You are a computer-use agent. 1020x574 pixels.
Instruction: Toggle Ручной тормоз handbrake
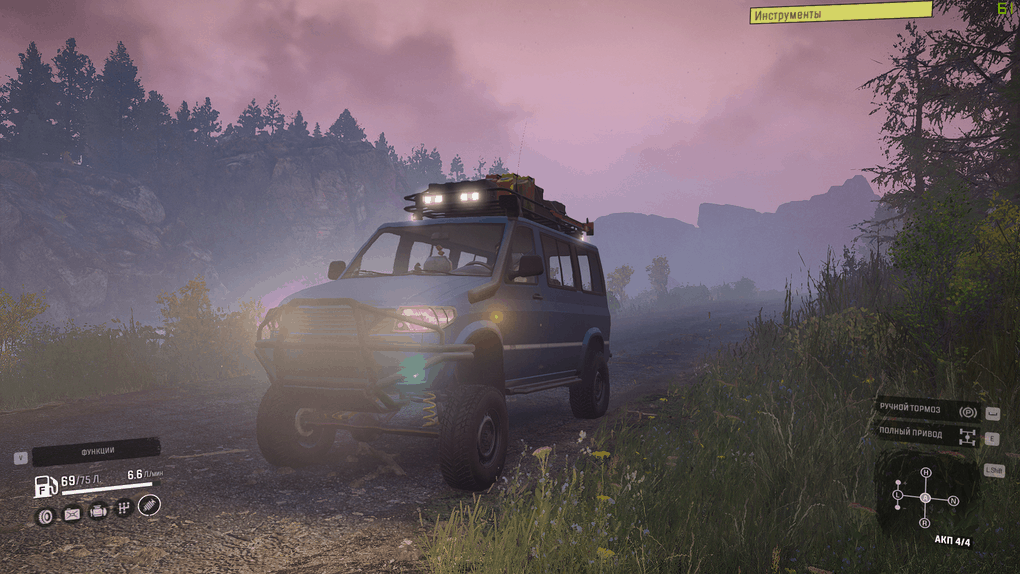927,410
